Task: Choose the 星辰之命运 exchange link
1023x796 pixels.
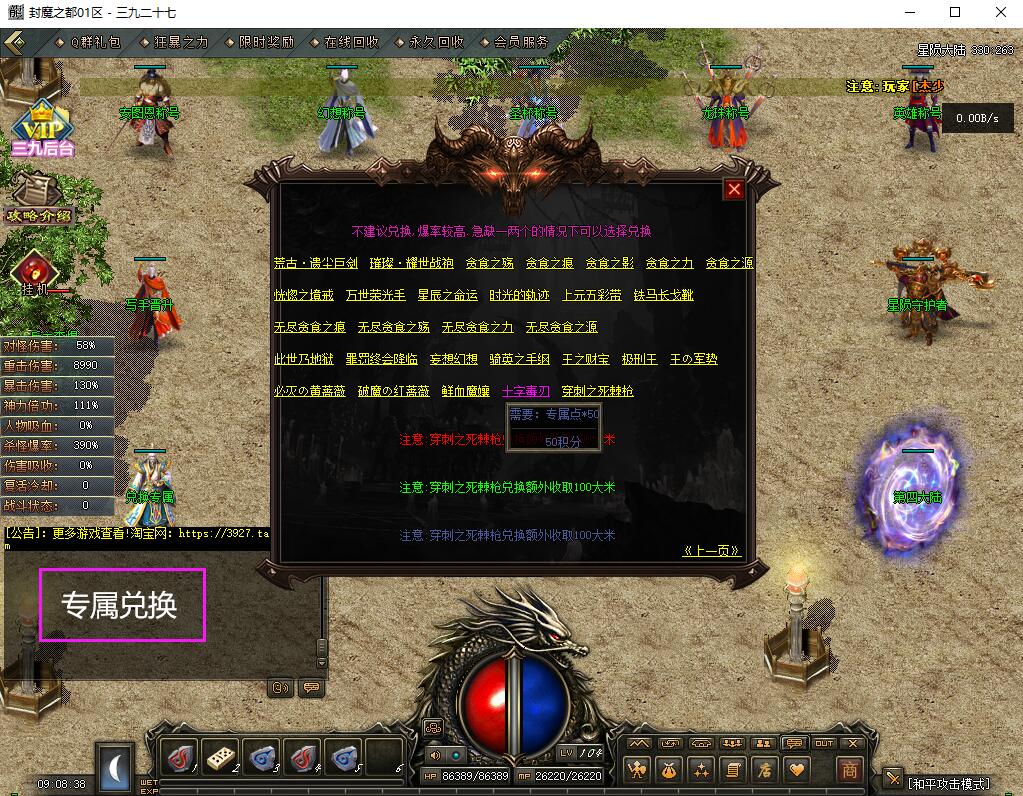Action: (x=447, y=295)
